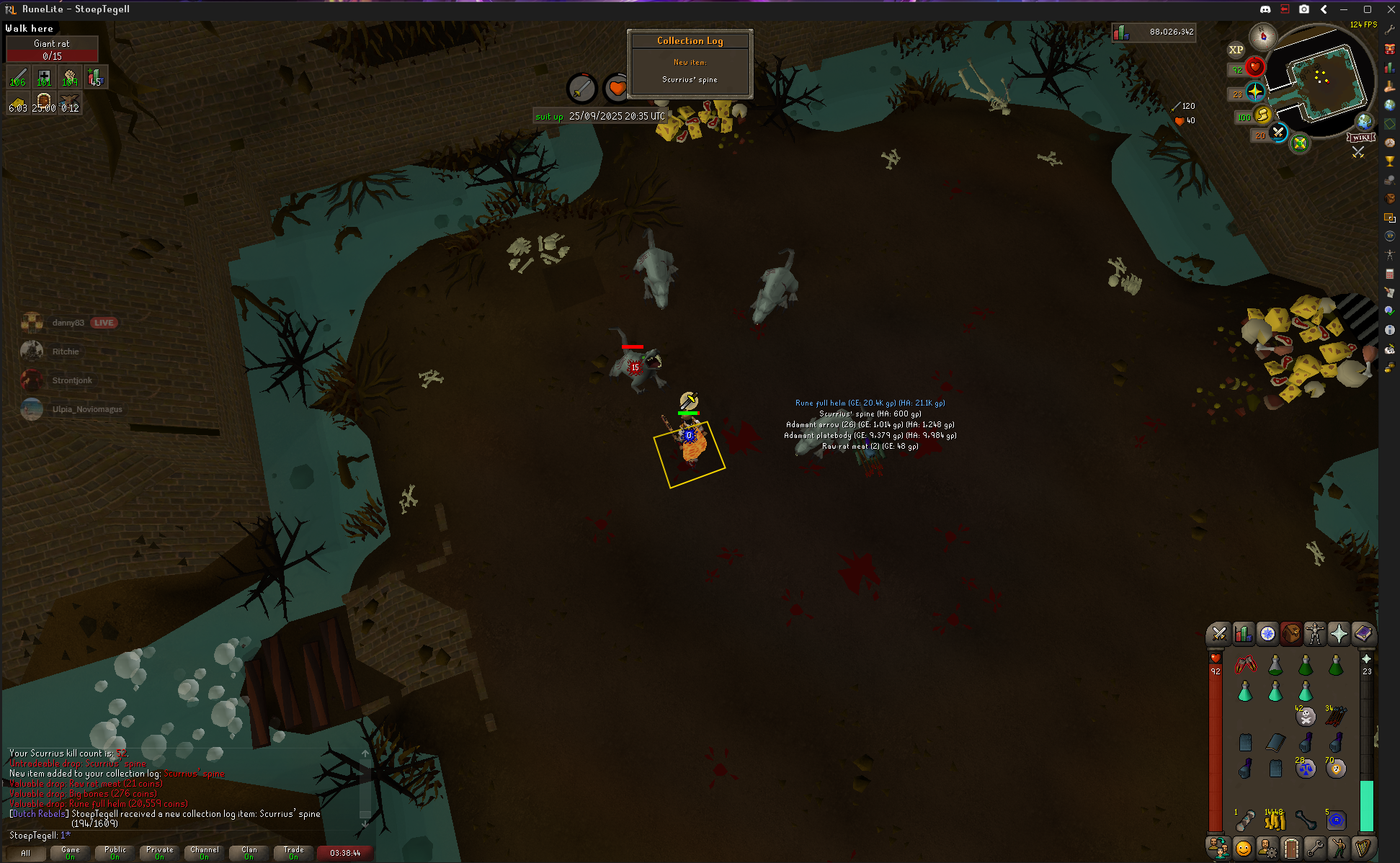Pick the bone item in inventory

tap(1306, 820)
